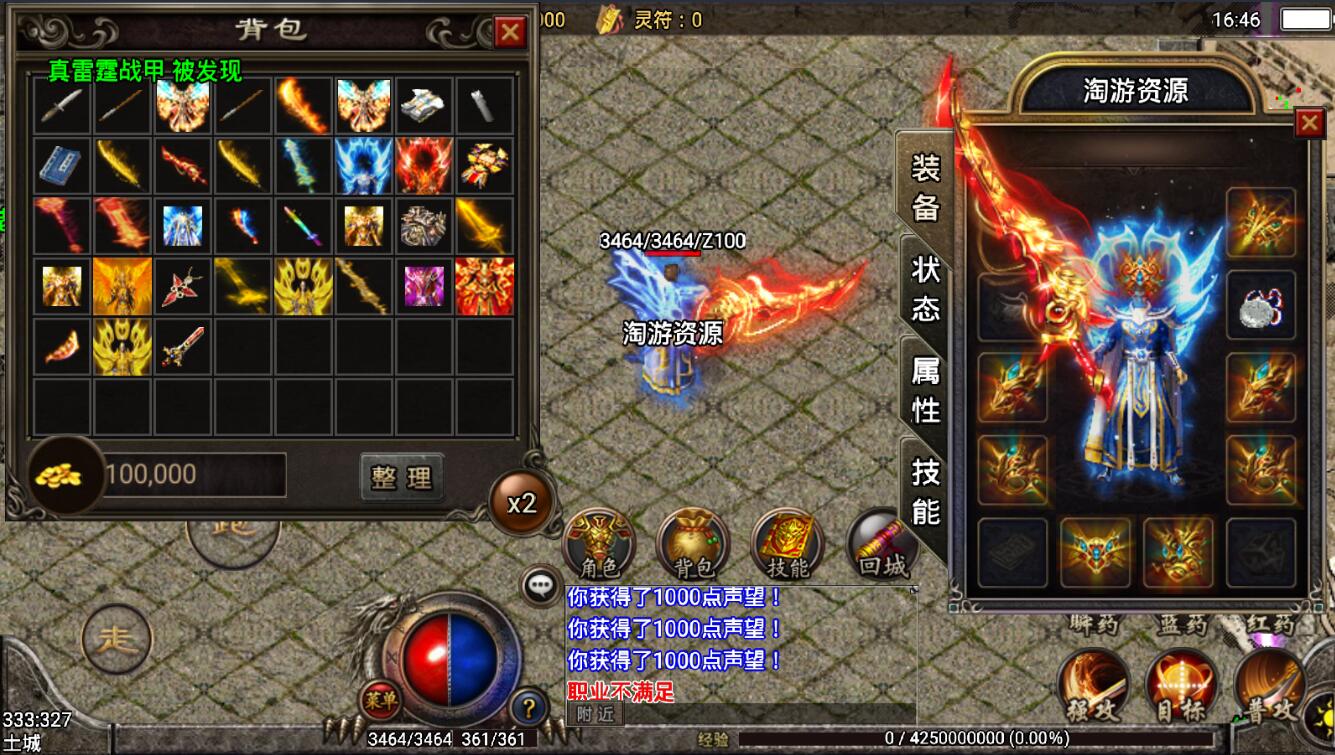1335x755 pixels.
Task: Switch the 附近 nearby chat channel
Action: click(x=595, y=712)
